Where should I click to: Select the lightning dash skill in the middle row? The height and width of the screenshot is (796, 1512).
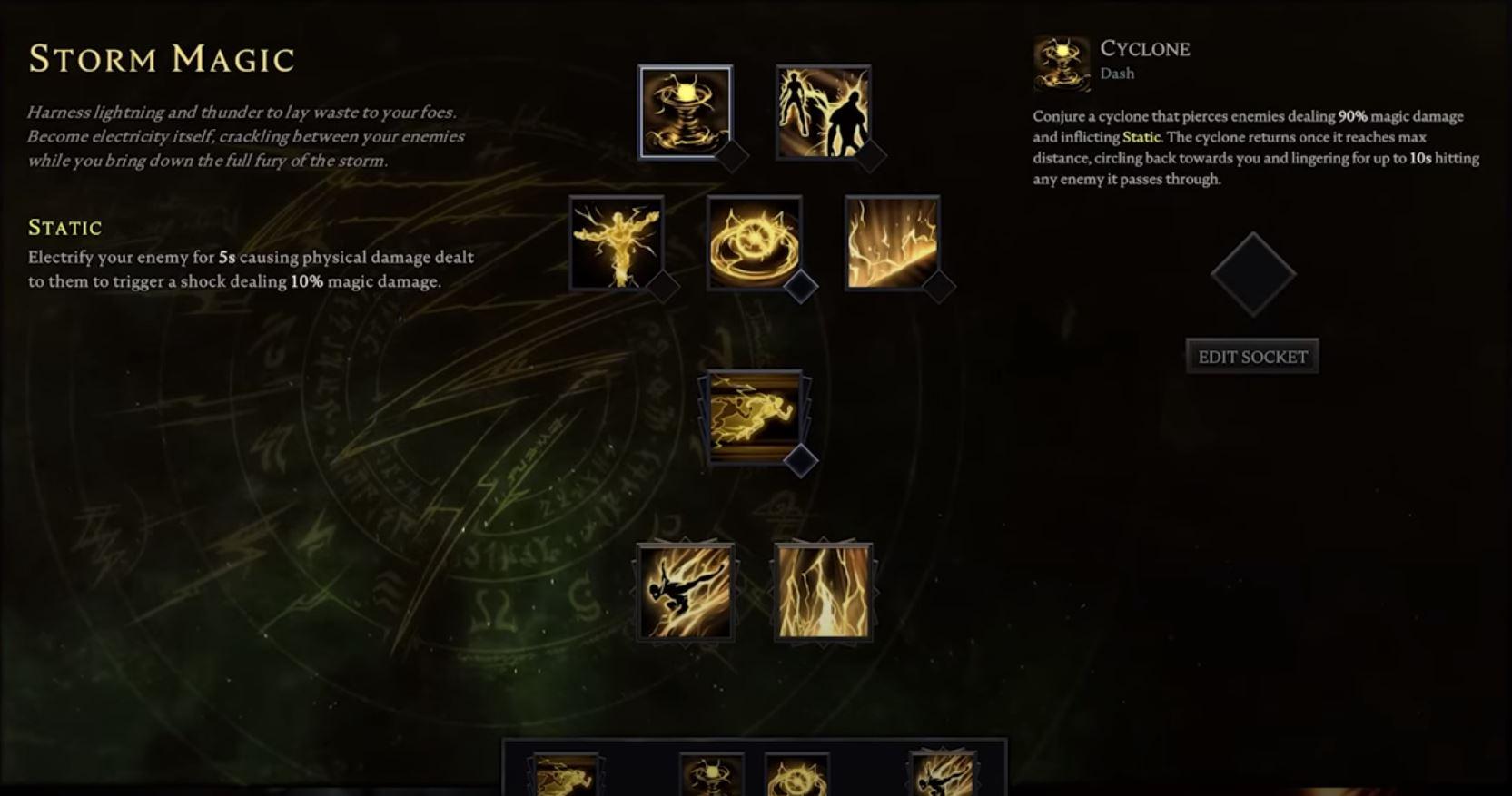(x=752, y=416)
